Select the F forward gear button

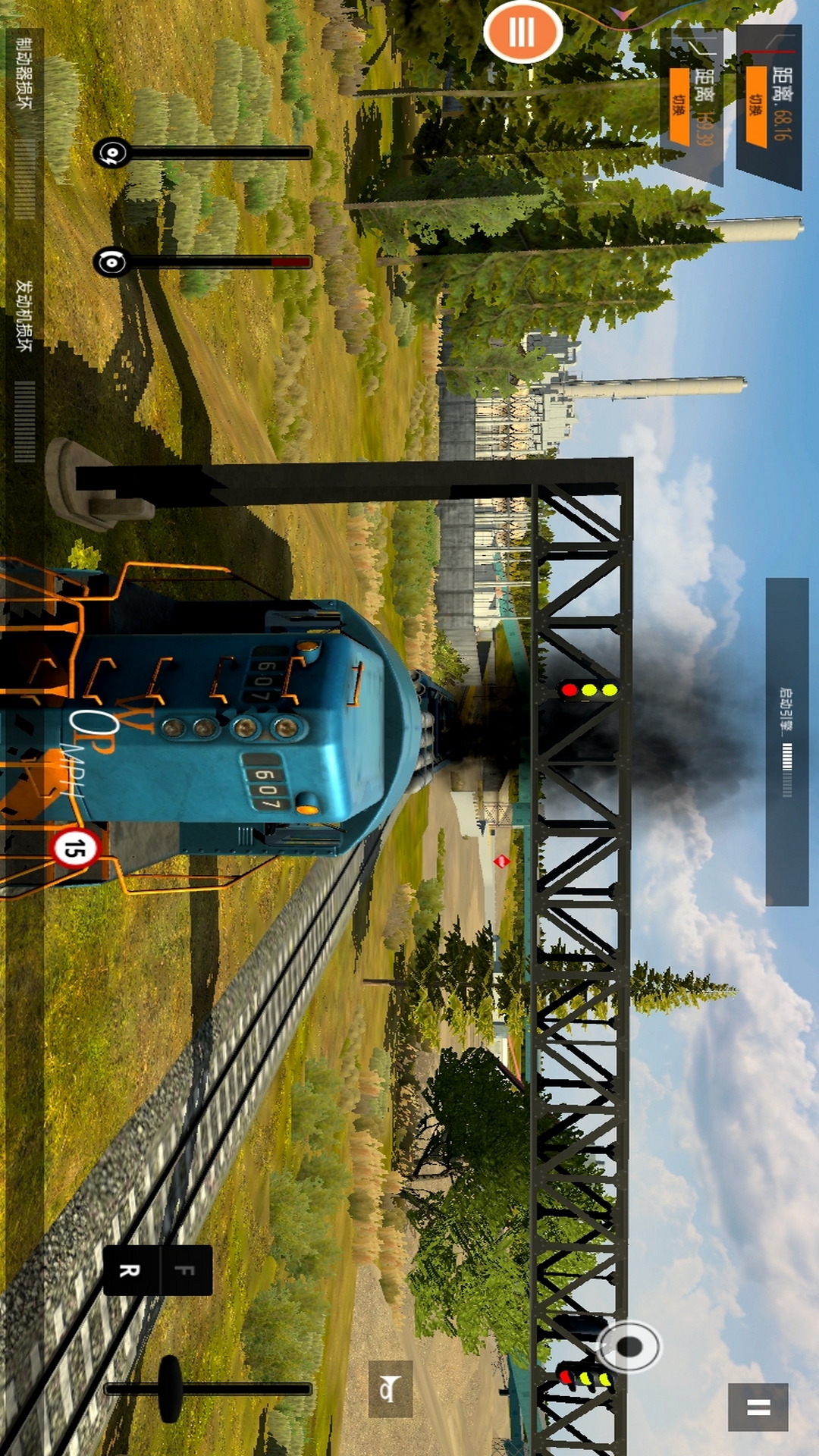186,1270
